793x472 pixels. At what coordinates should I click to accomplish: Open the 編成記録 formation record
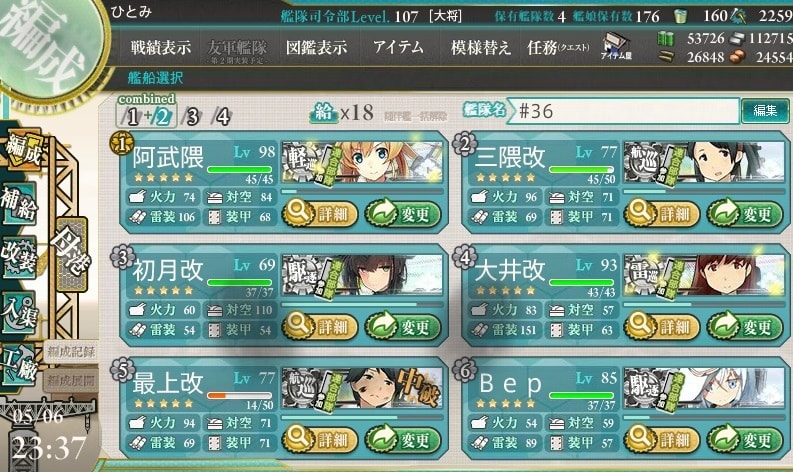[71, 350]
